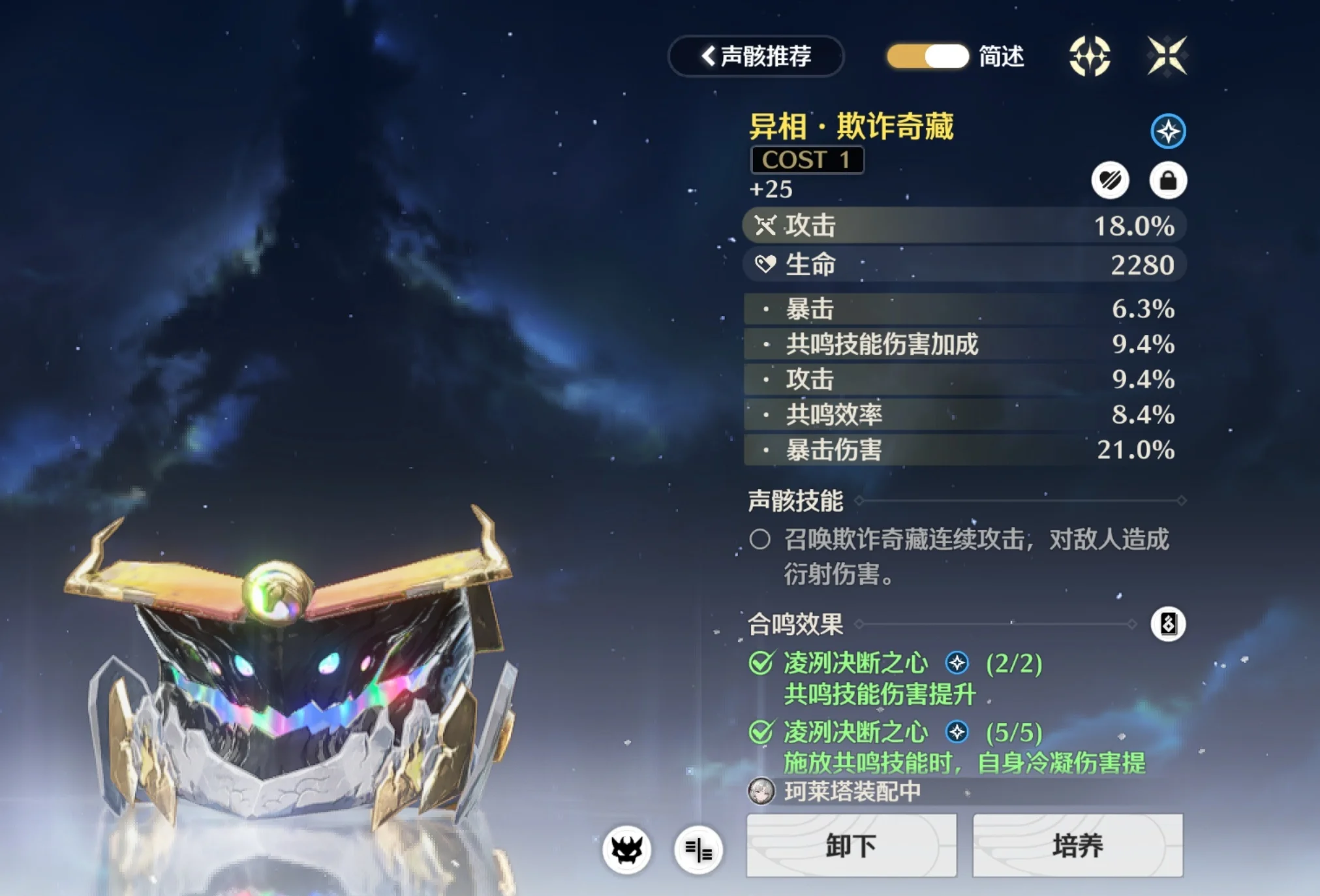Open echo upgrade via 培养
This screenshot has width=1320, height=896.
pyautogui.click(x=1077, y=846)
